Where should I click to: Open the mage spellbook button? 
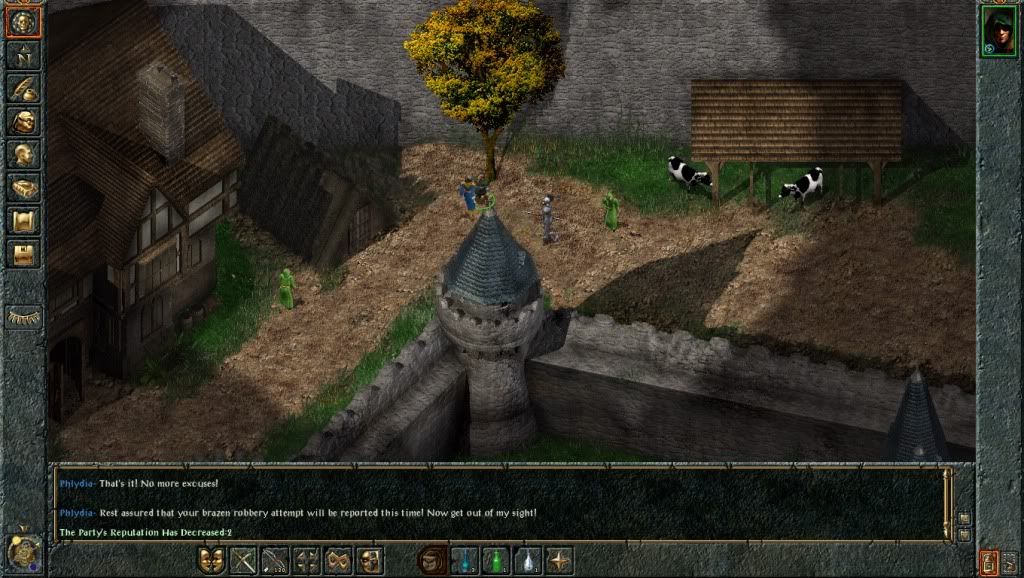coord(23,188)
